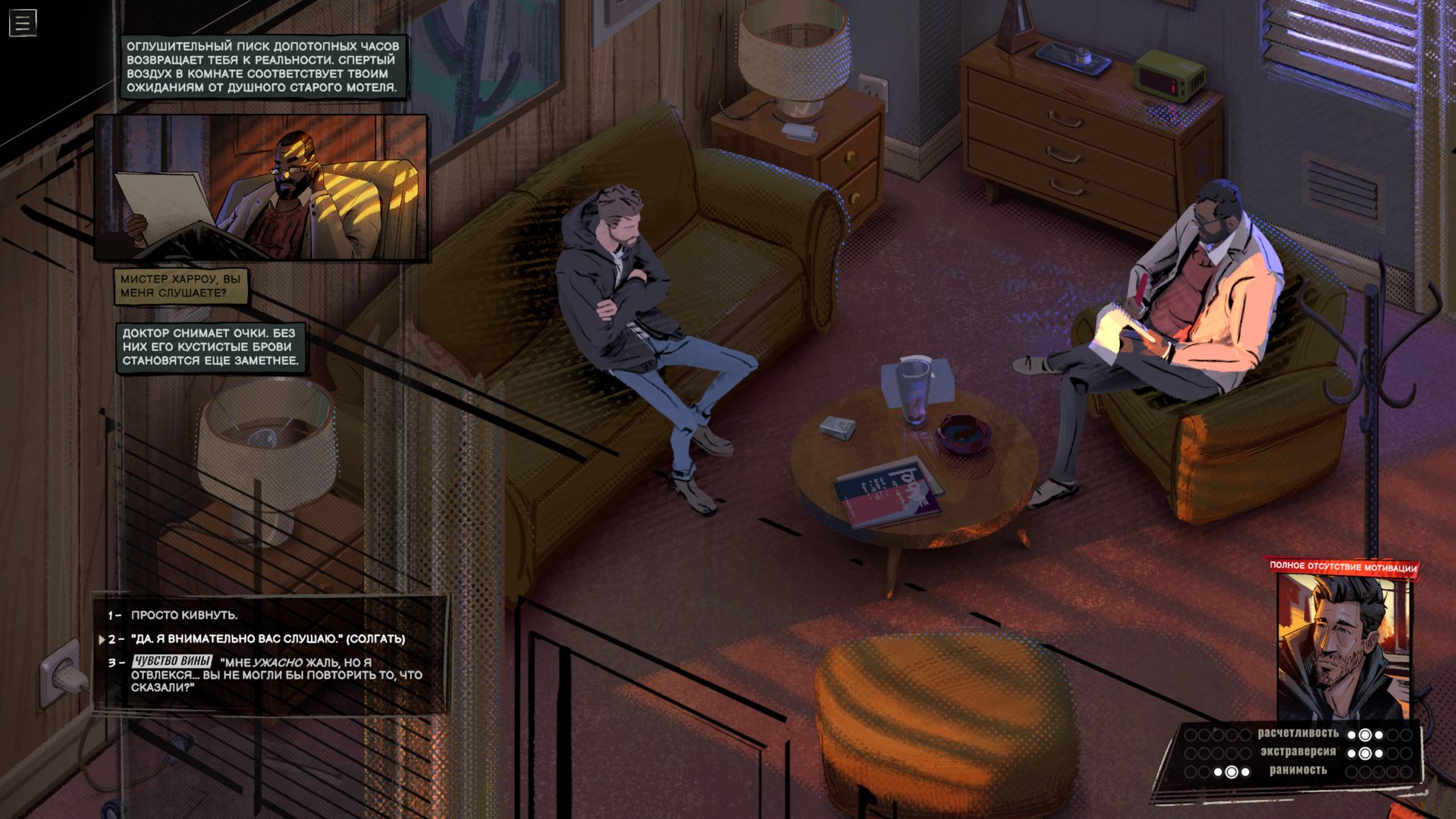Select the lie option "Да. Я внимательно вас слушаю"
The width and height of the screenshot is (1456, 819).
point(268,639)
